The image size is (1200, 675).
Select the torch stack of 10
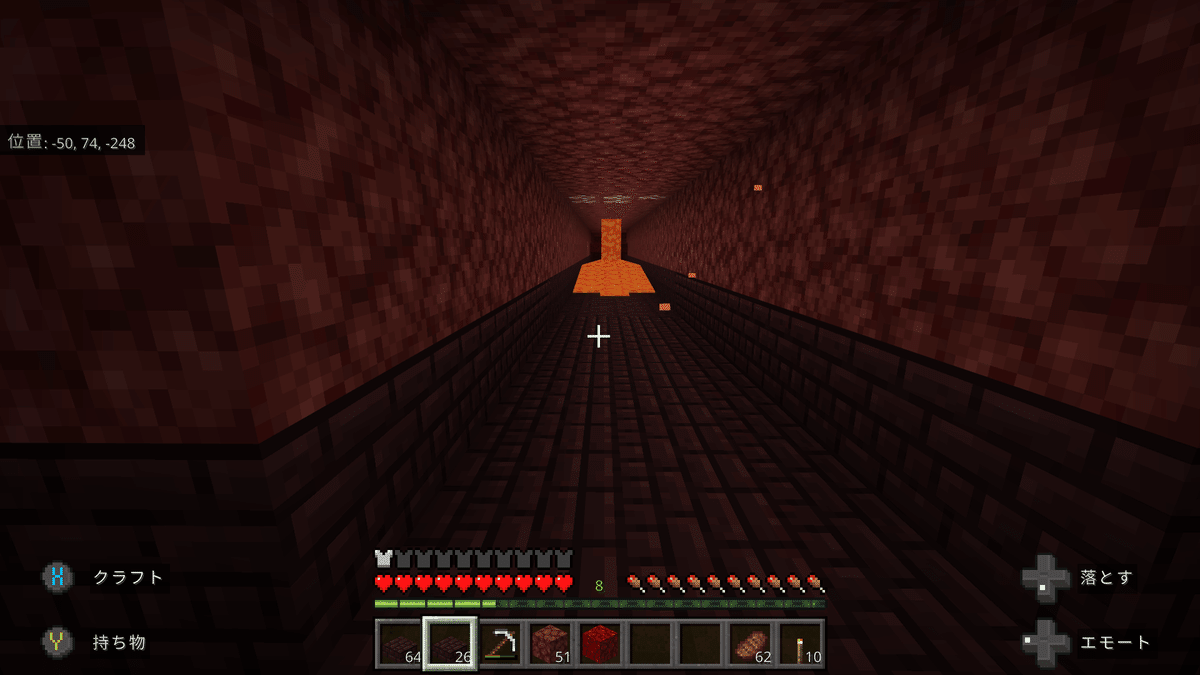[800, 643]
